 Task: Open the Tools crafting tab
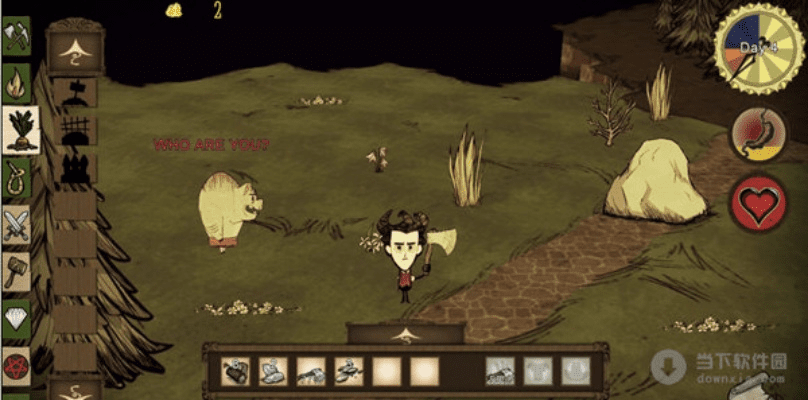[x=16, y=37]
